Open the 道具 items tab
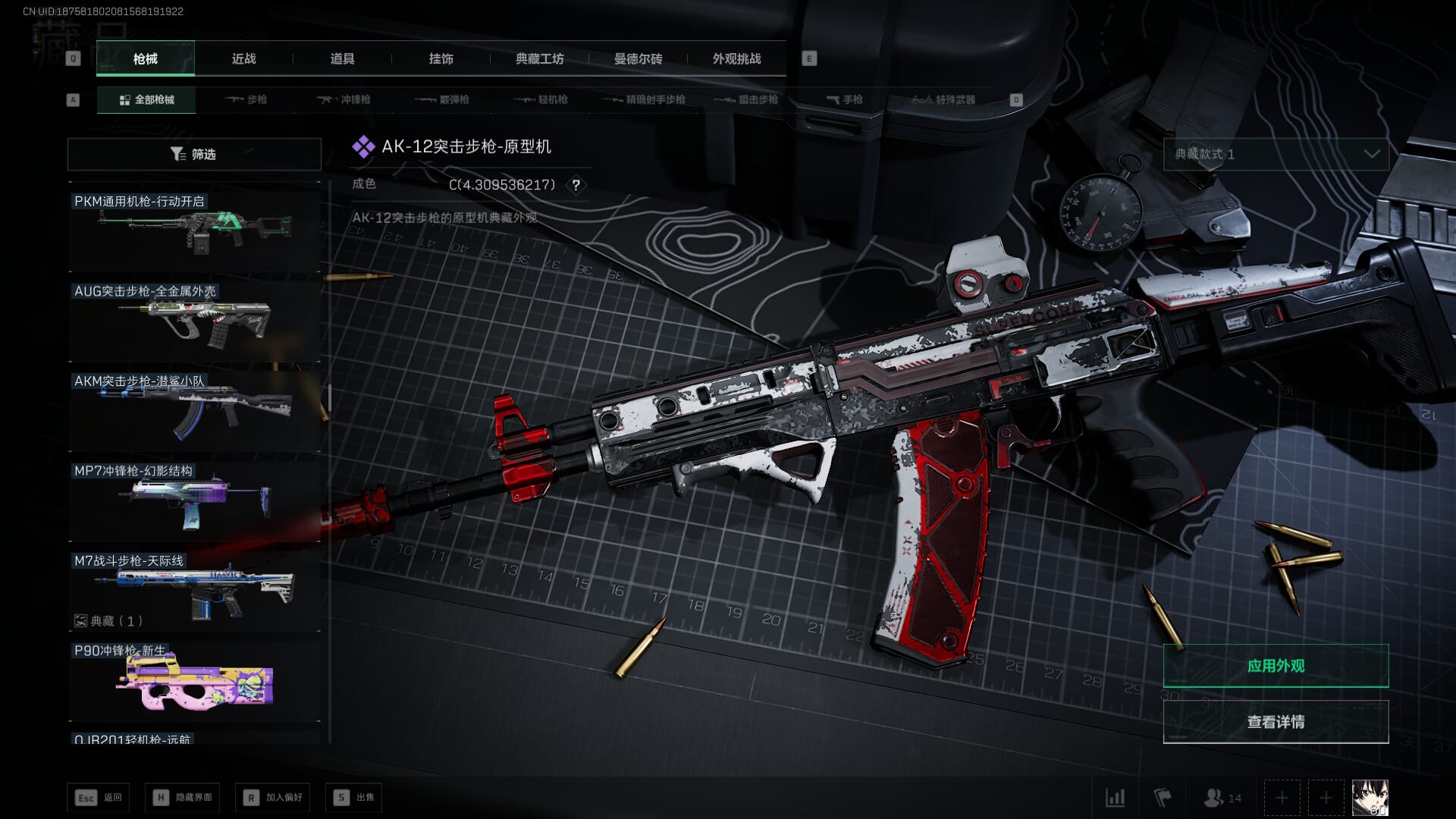The image size is (1456, 819). (x=342, y=58)
